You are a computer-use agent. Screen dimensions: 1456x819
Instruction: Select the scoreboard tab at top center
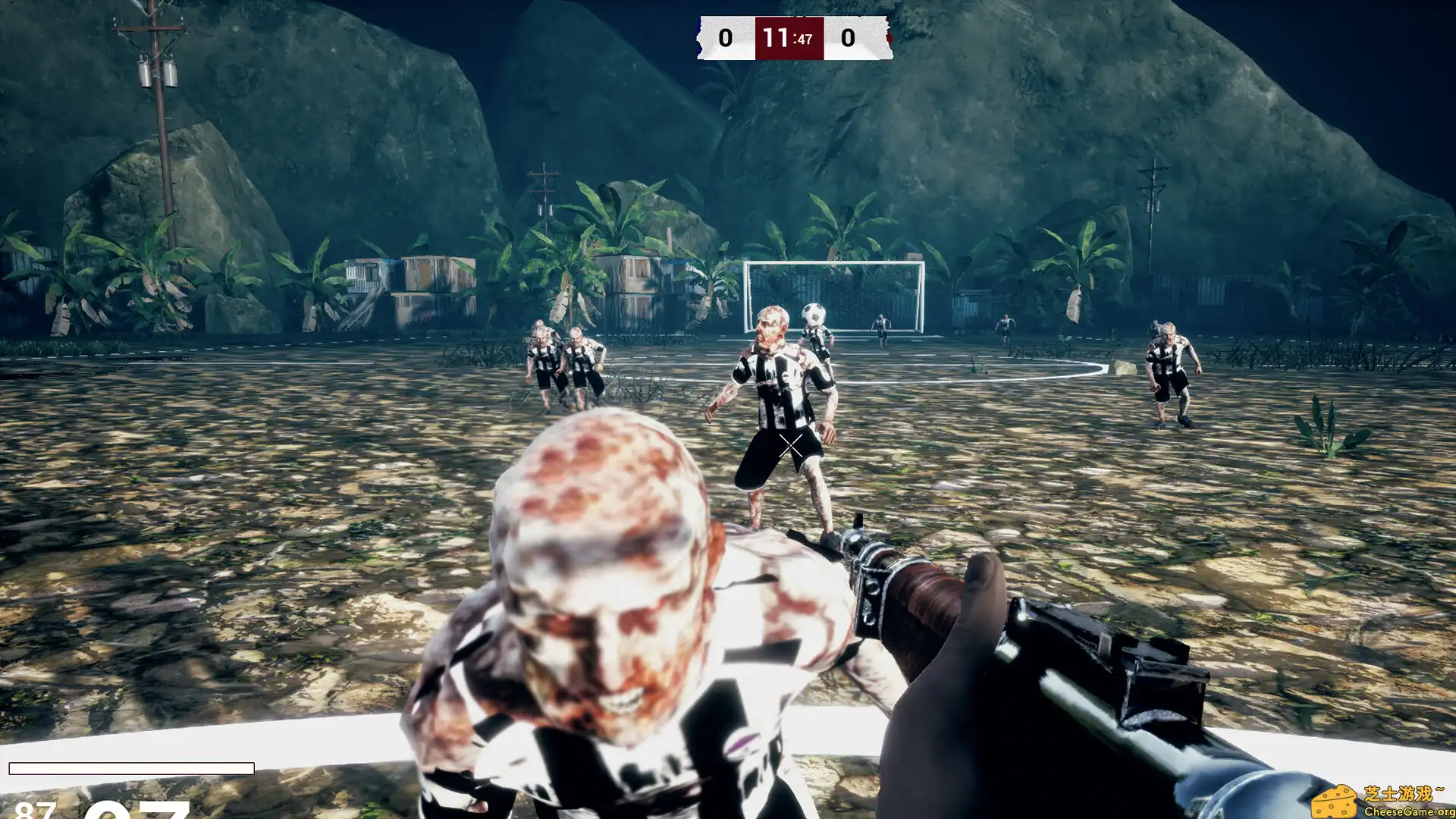click(x=791, y=37)
